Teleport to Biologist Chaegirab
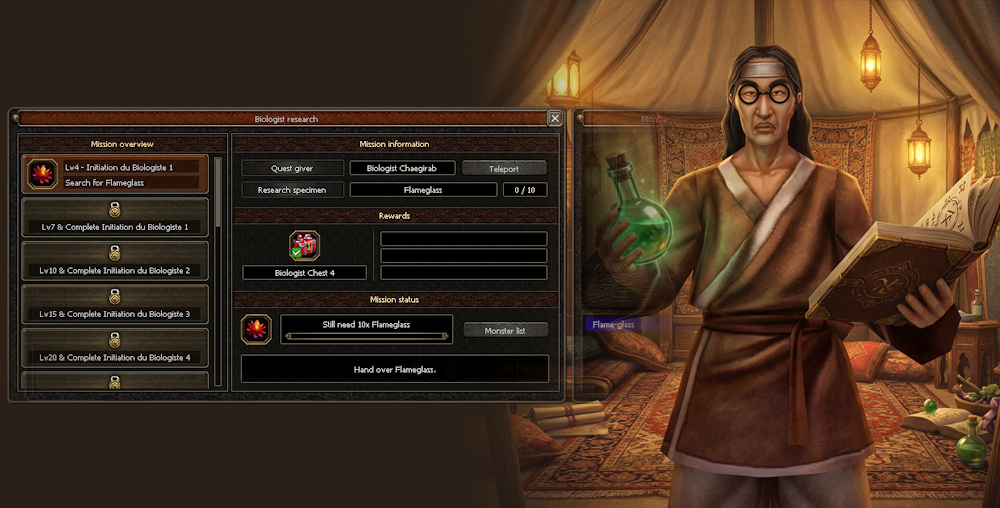This screenshot has width=1000, height=508. (x=504, y=168)
